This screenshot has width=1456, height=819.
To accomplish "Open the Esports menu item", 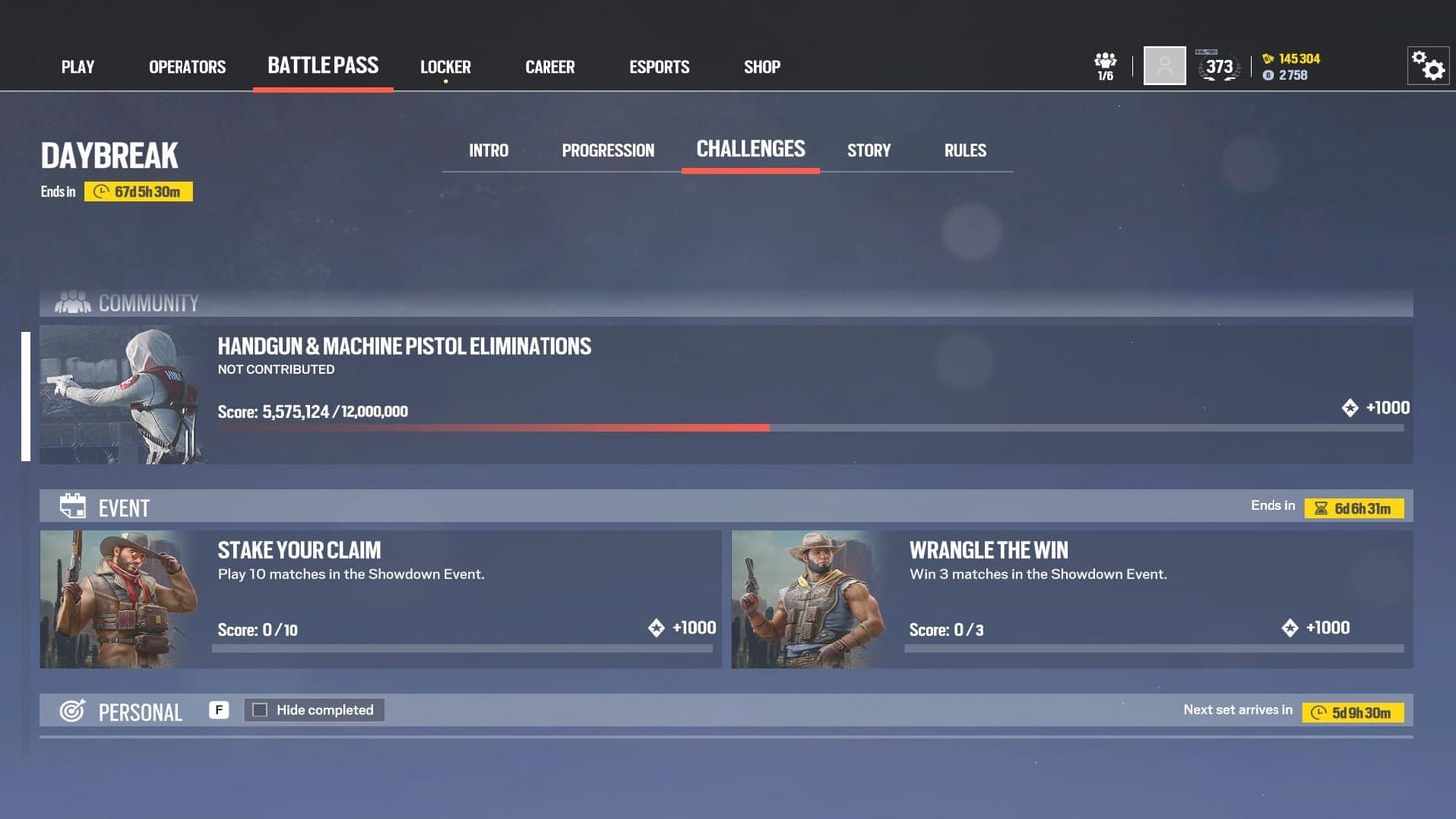I will click(658, 66).
